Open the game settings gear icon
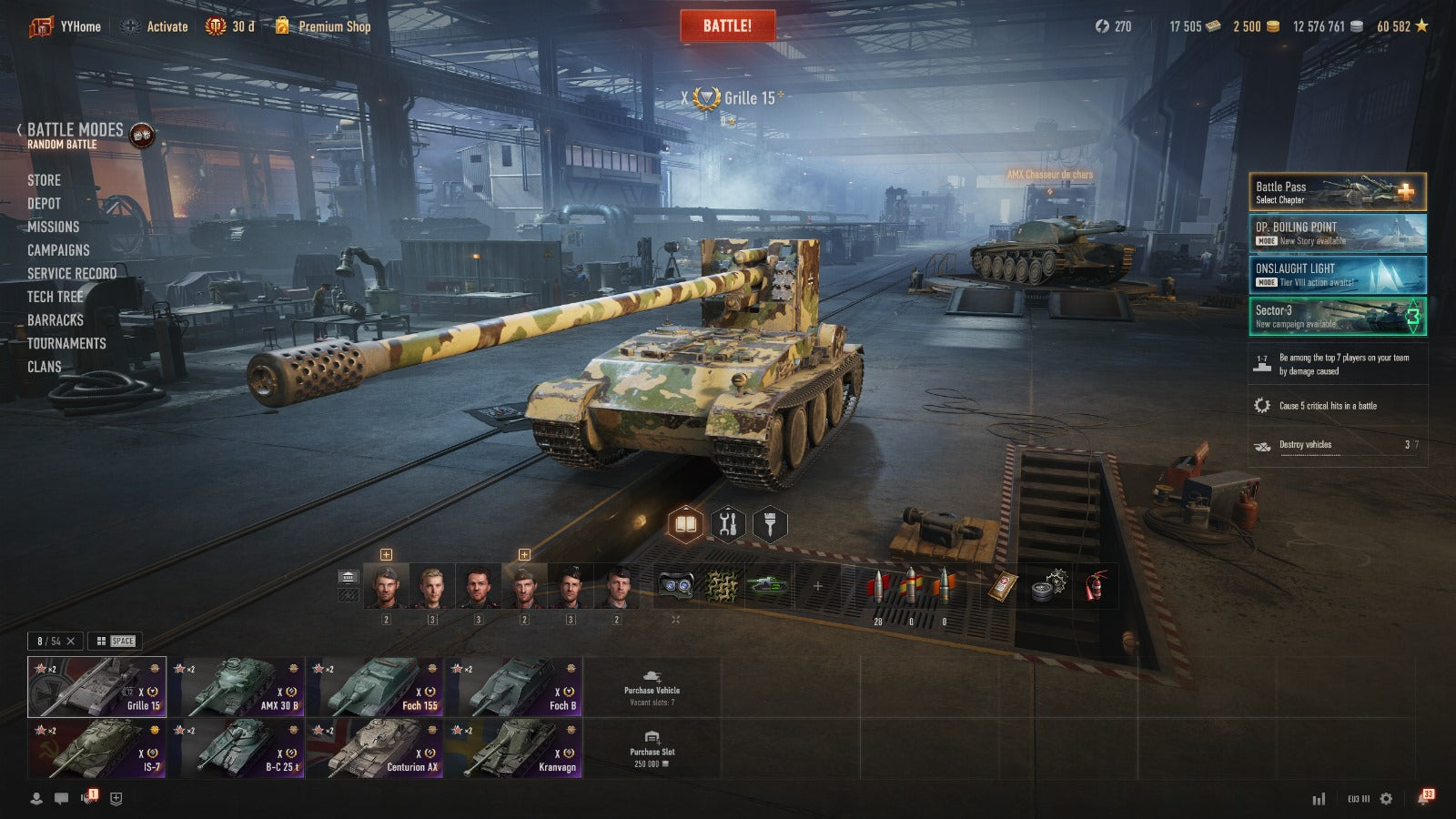Image resolution: width=1456 pixels, height=819 pixels. [x=1386, y=799]
